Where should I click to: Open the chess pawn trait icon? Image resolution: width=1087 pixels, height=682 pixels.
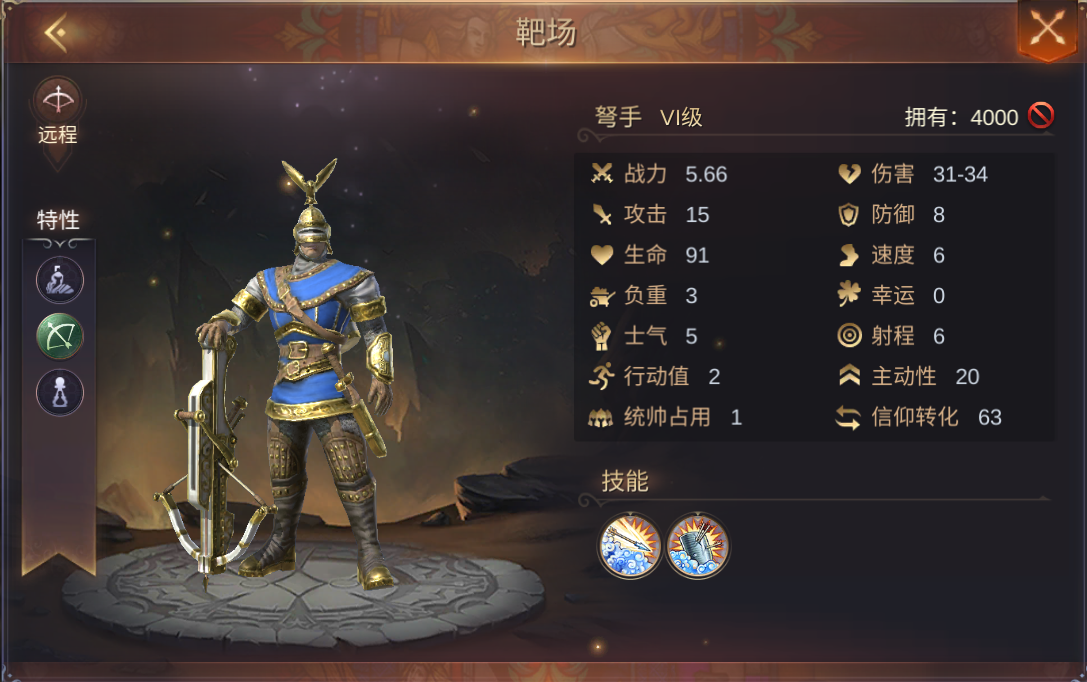tap(59, 392)
